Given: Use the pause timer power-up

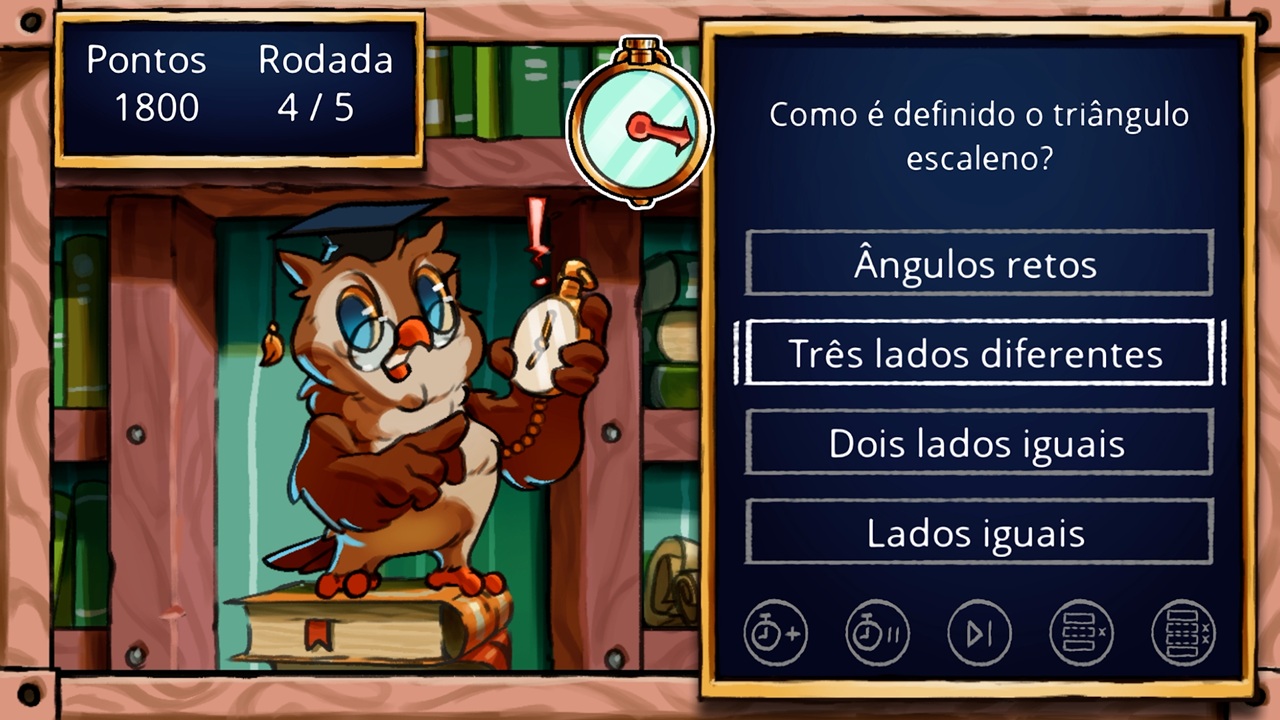Looking at the screenshot, I should coord(877,632).
